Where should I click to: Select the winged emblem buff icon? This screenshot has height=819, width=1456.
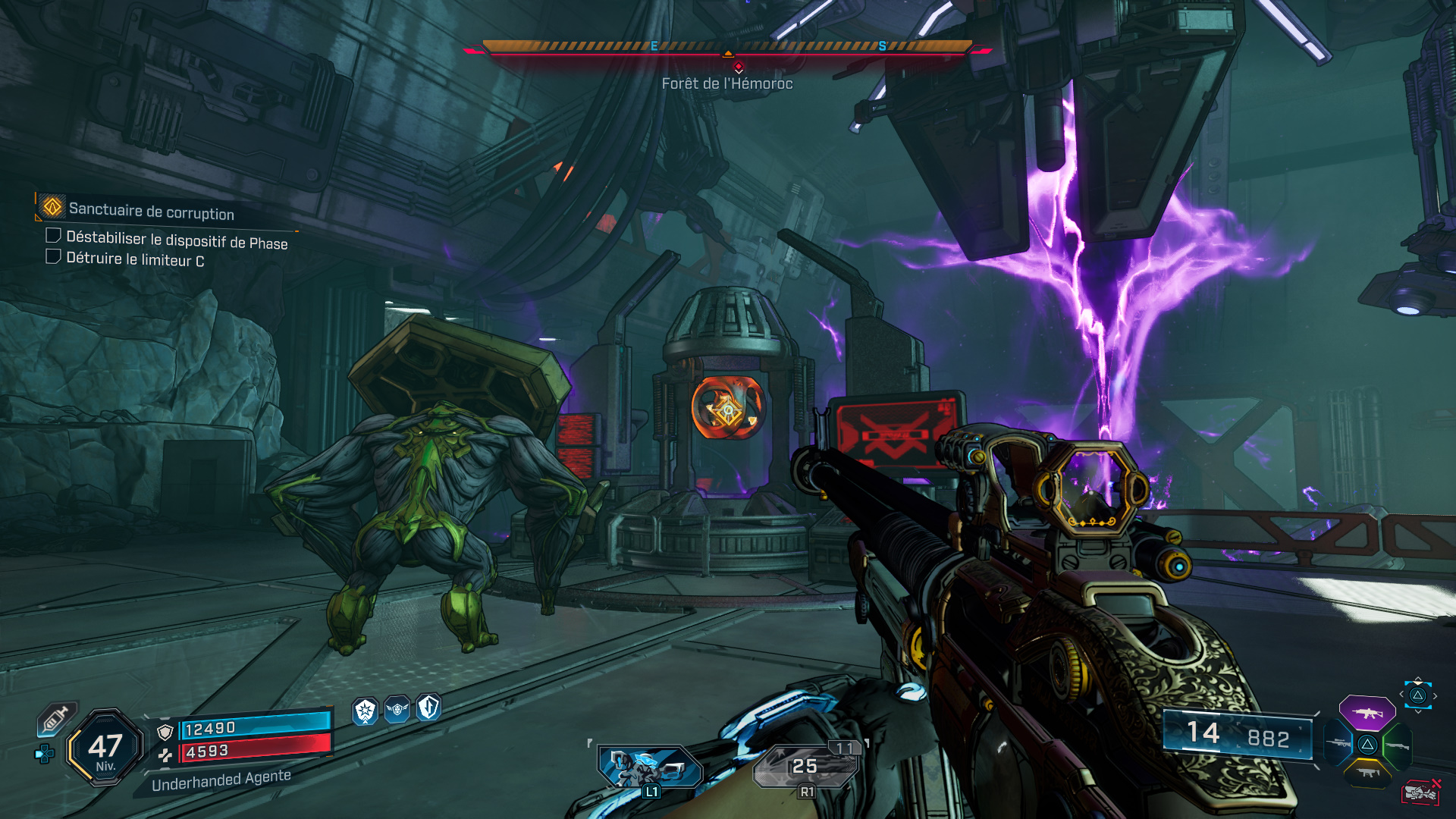coord(397,710)
